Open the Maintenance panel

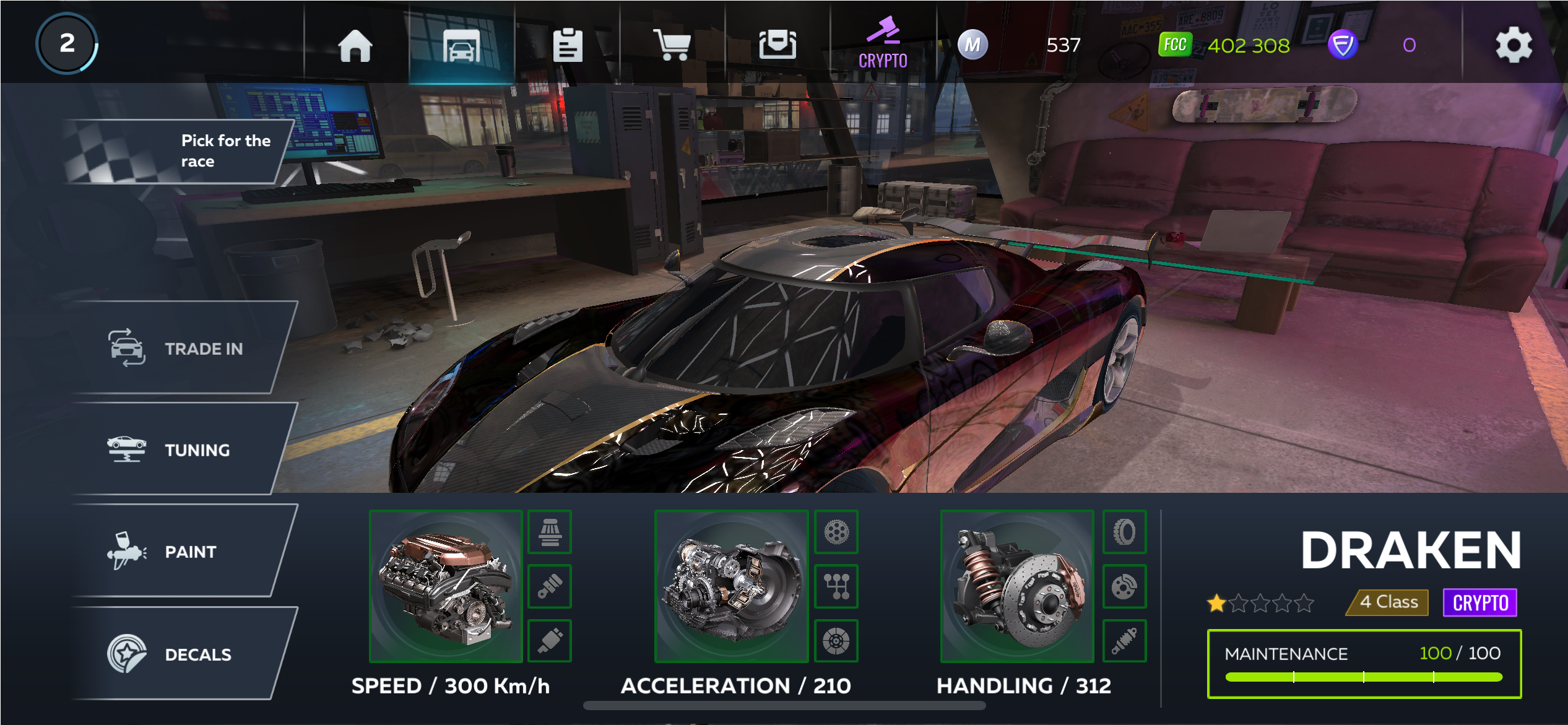1364,664
